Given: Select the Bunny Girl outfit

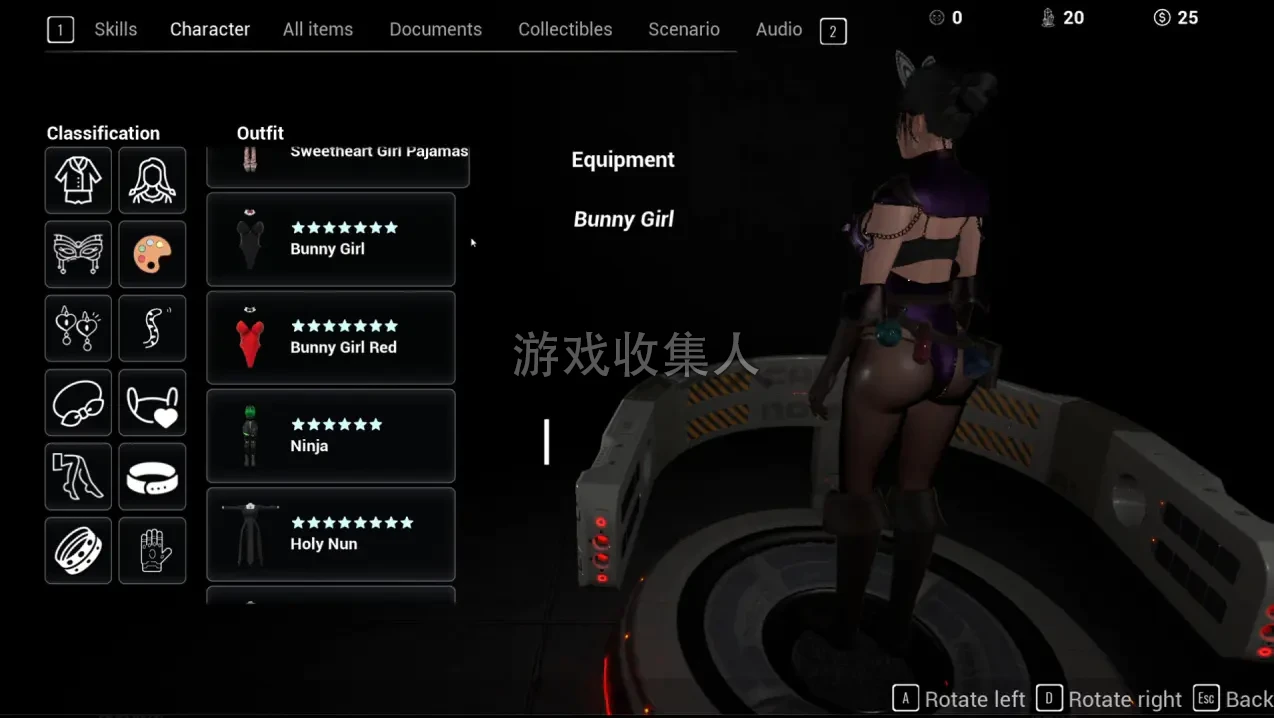Looking at the screenshot, I should [x=330, y=240].
